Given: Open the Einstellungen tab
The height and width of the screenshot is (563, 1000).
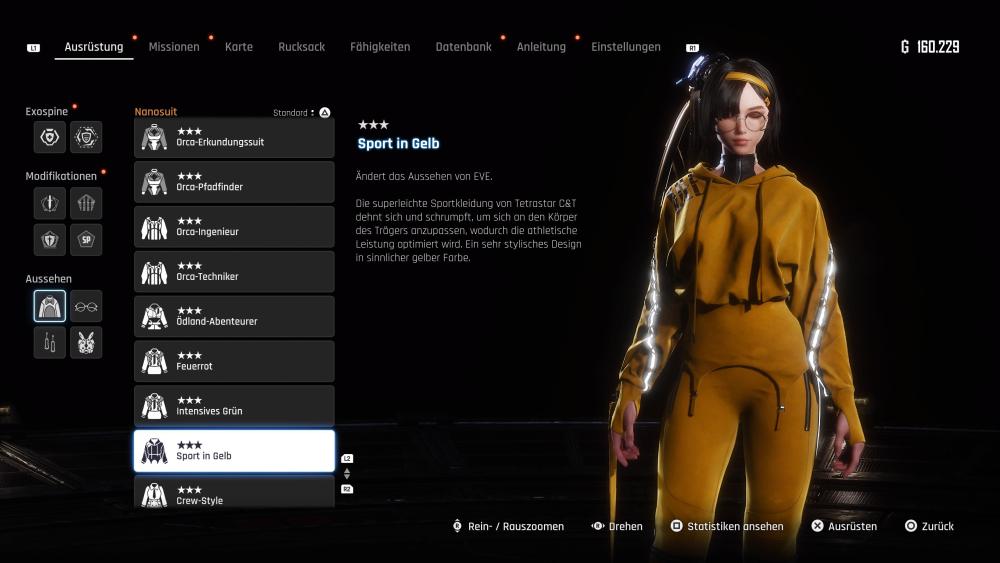Looking at the screenshot, I should [x=625, y=47].
